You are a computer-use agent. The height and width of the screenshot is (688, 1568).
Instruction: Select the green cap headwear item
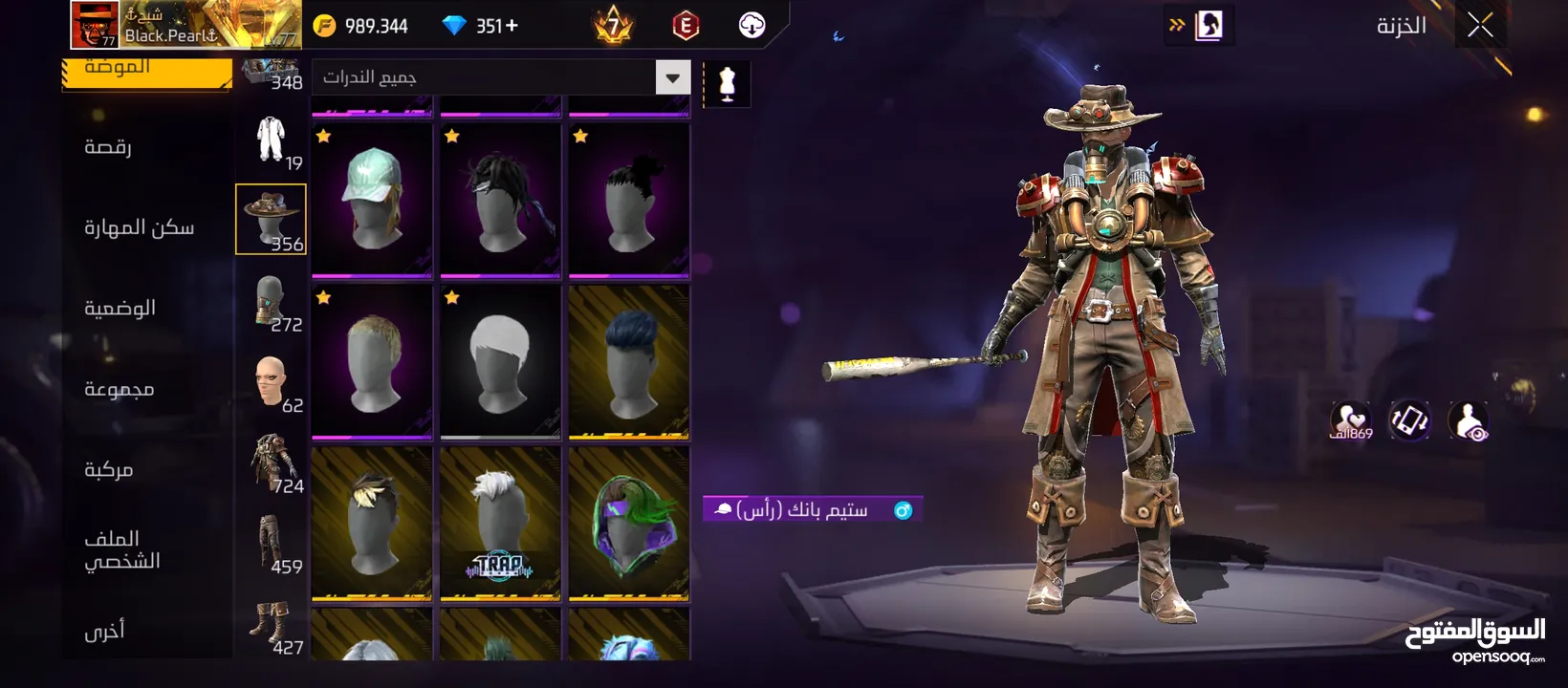point(372,199)
